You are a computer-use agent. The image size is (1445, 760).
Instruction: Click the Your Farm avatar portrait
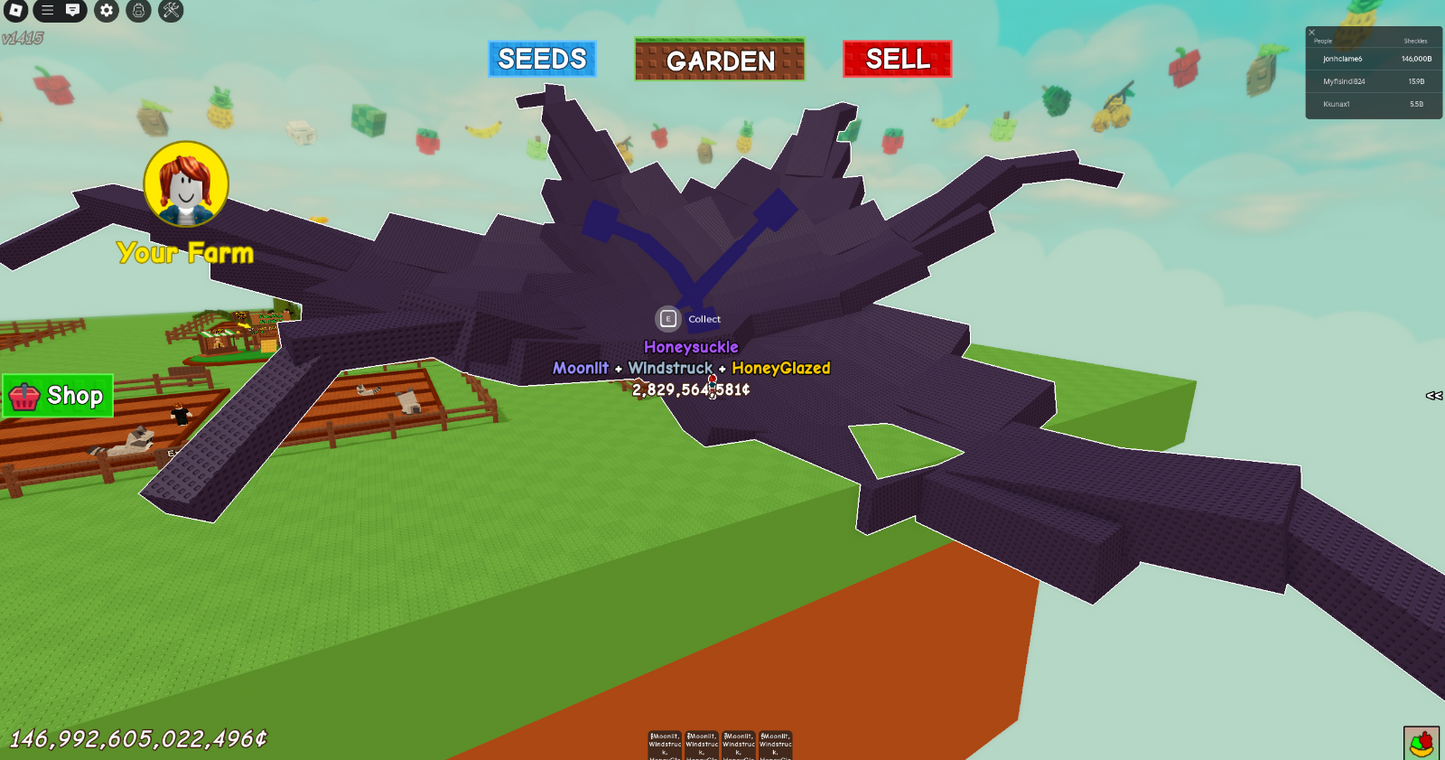coord(186,183)
